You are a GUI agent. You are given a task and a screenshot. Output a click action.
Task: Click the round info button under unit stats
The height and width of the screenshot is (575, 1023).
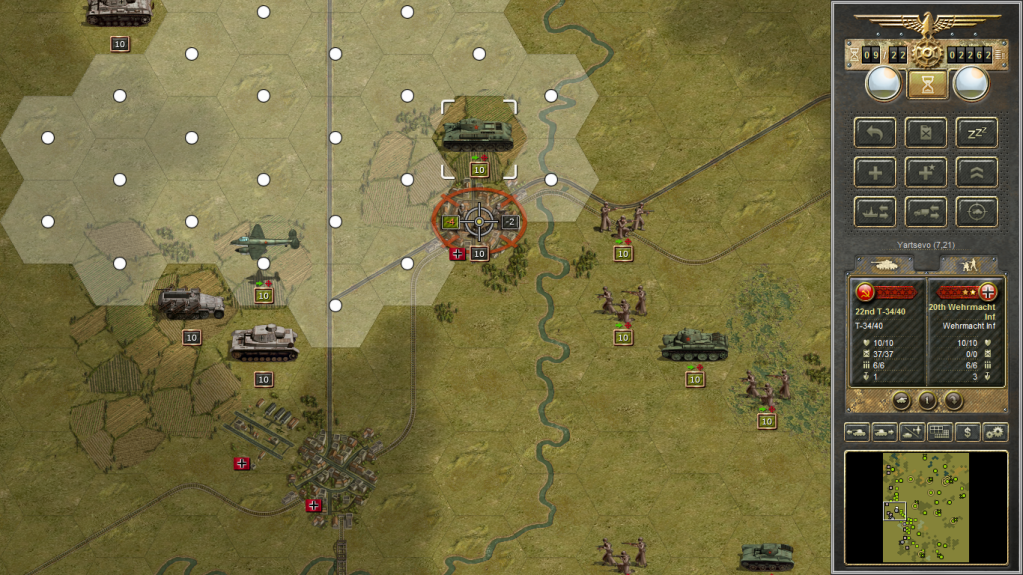tap(927, 400)
